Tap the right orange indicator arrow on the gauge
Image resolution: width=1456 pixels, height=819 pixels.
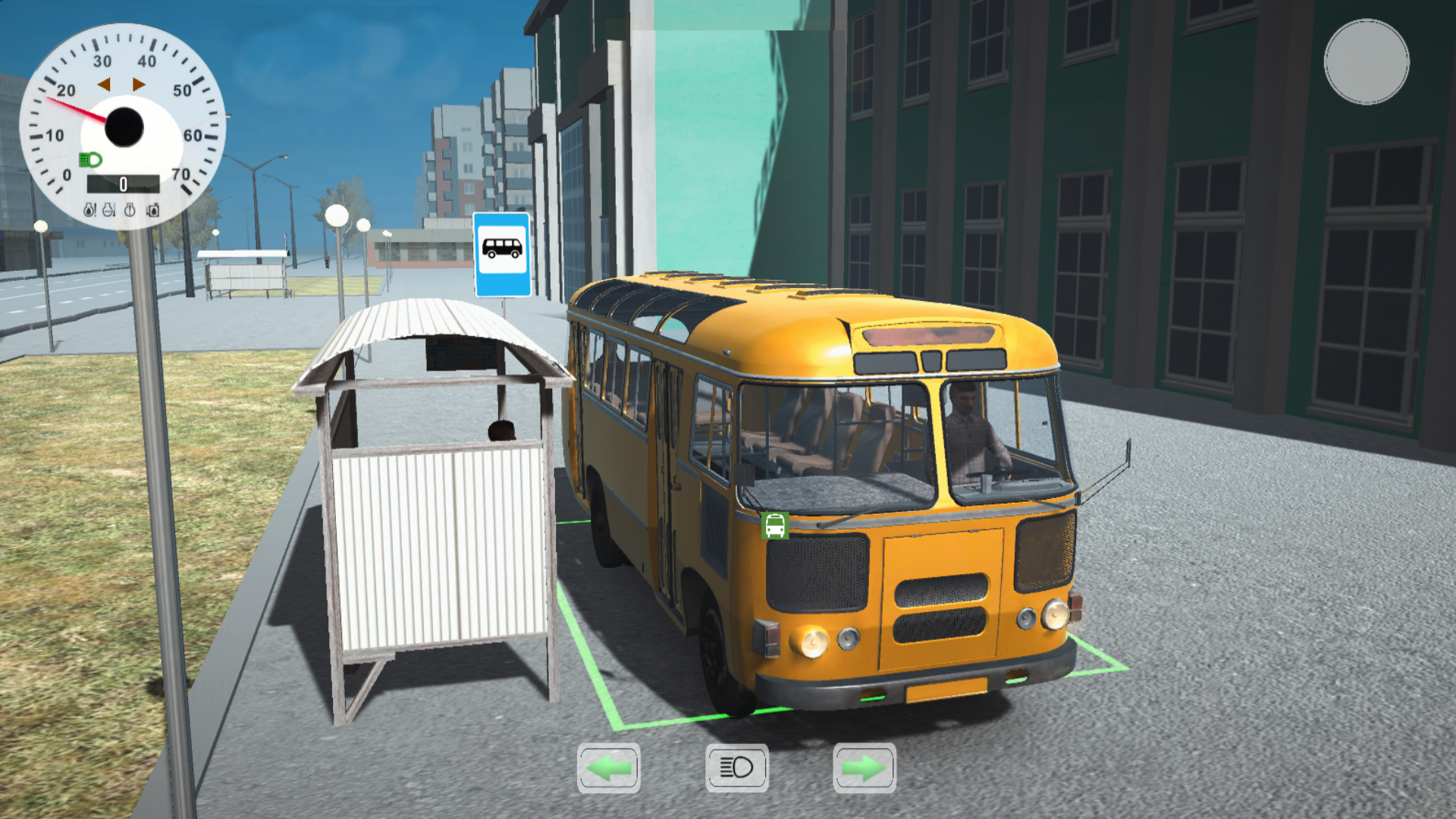coord(138,85)
